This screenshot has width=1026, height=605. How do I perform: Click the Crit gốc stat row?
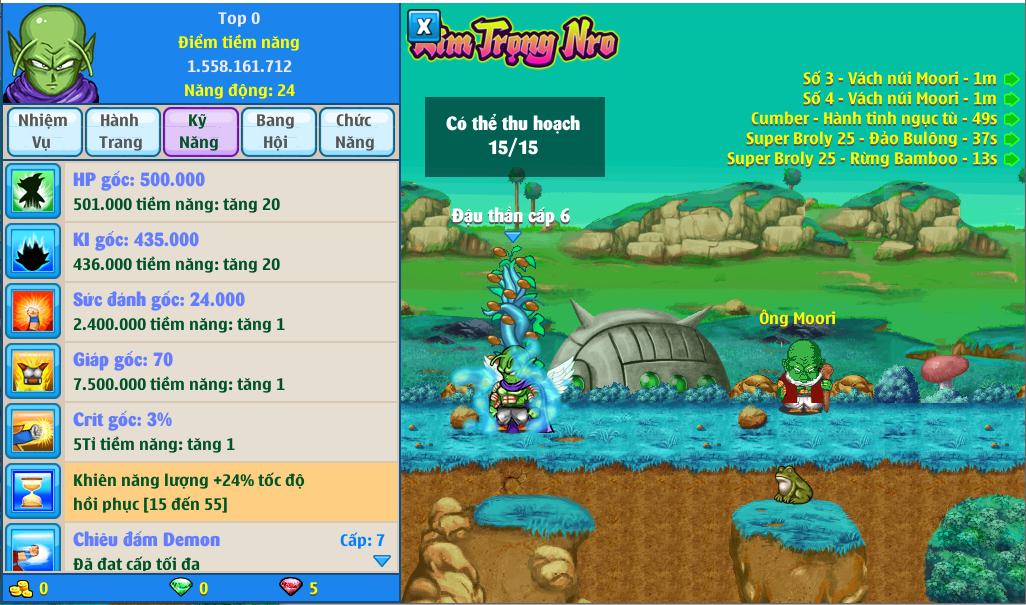(200, 432)
